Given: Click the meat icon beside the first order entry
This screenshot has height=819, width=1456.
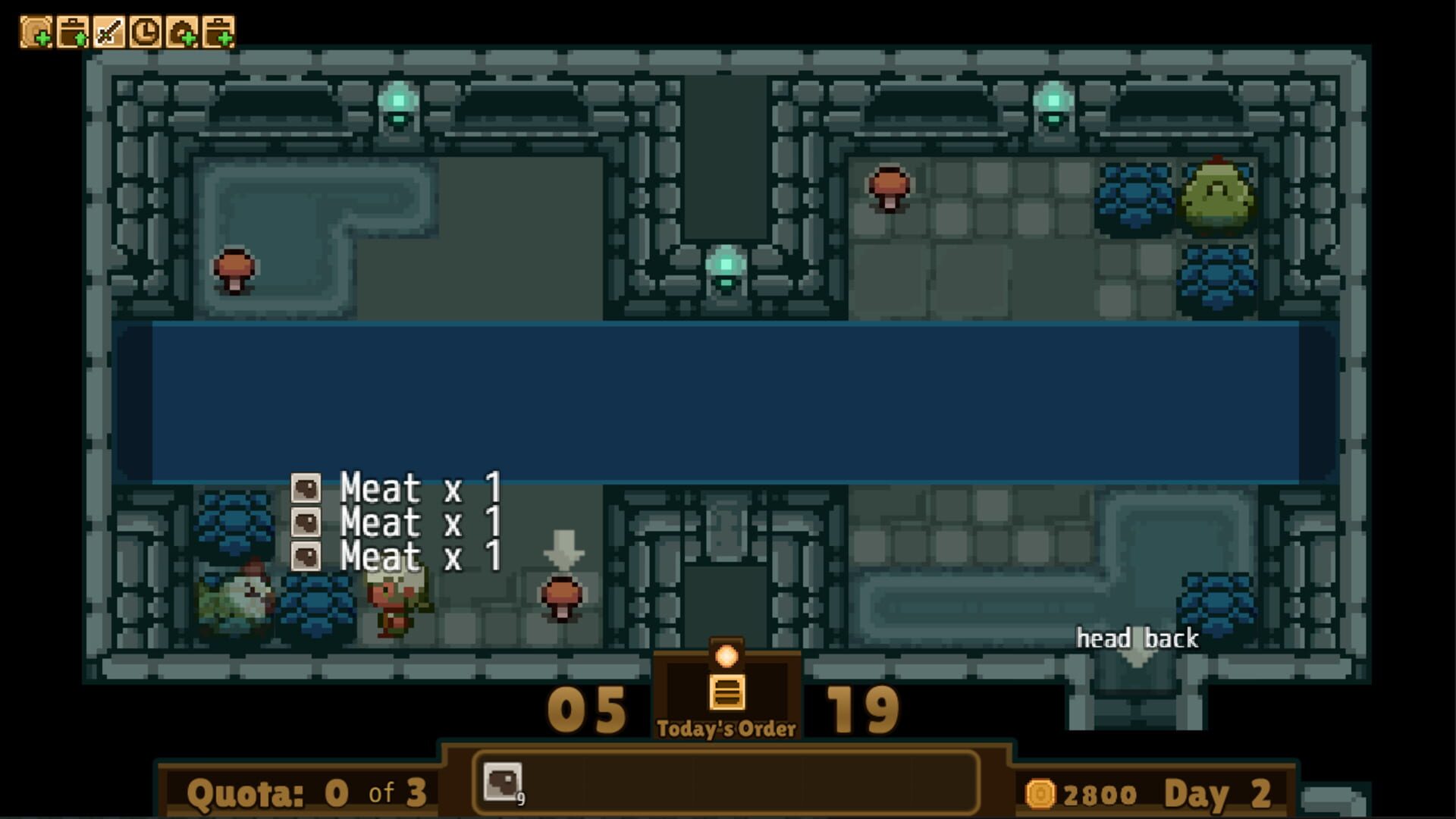Looking at the screenshot, I should pyautogui.click(x=306, y=490).
